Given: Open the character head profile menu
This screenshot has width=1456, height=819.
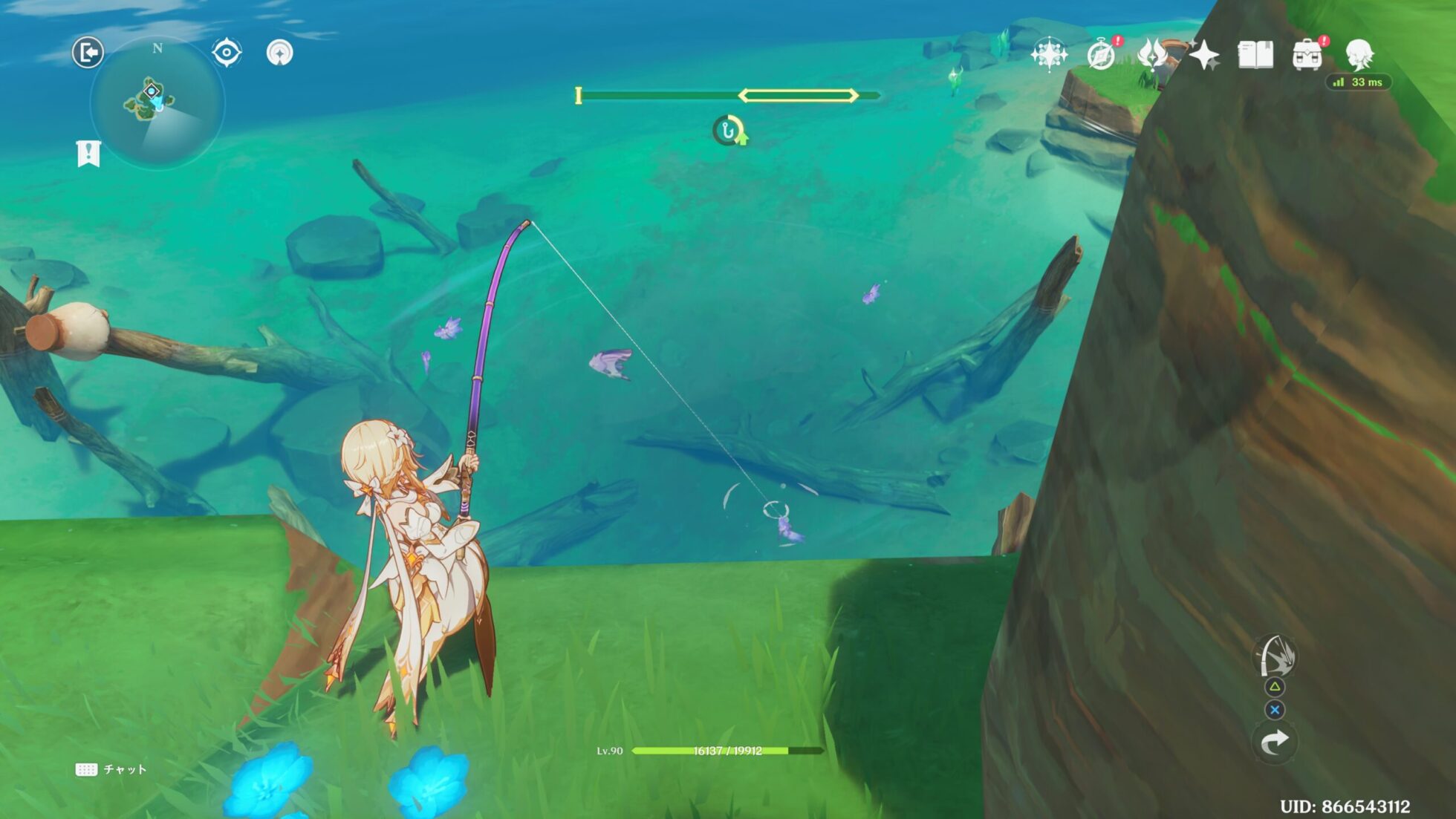Looking at the screenshot, I should (1359, 54).
